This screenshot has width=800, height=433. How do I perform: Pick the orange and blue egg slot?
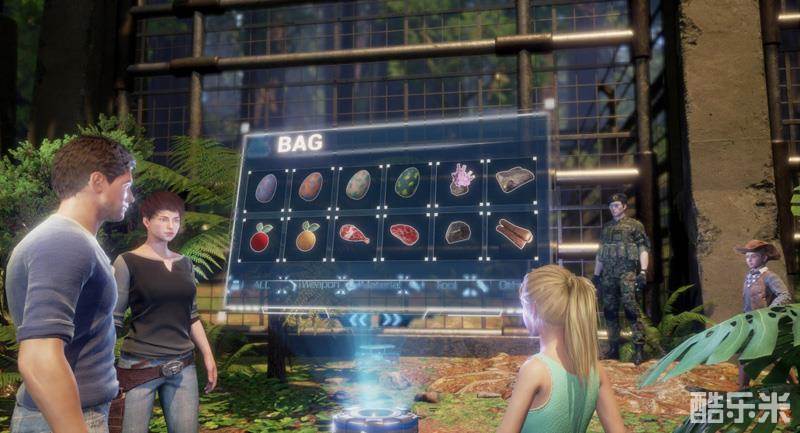tap(311, 186)
